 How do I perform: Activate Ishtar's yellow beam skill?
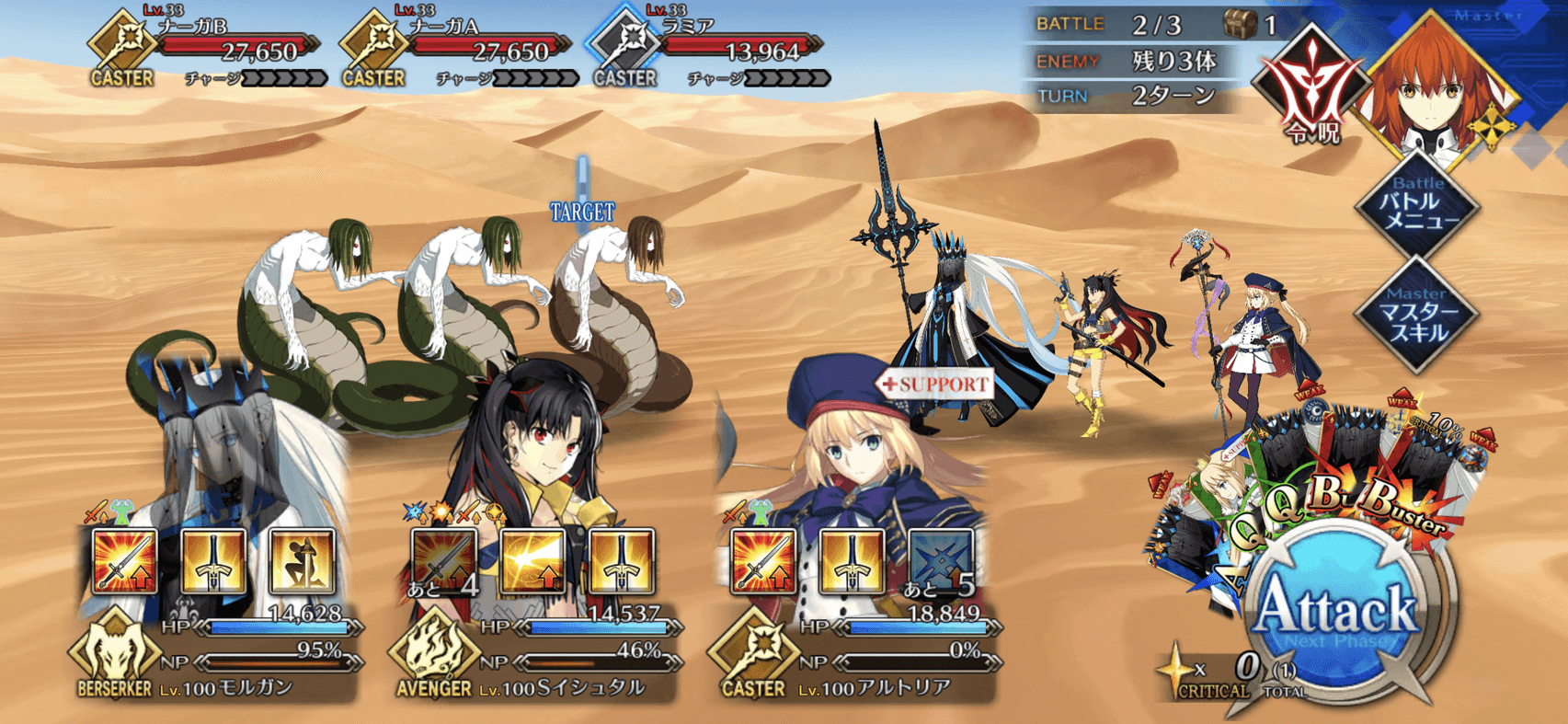(532, 561)
